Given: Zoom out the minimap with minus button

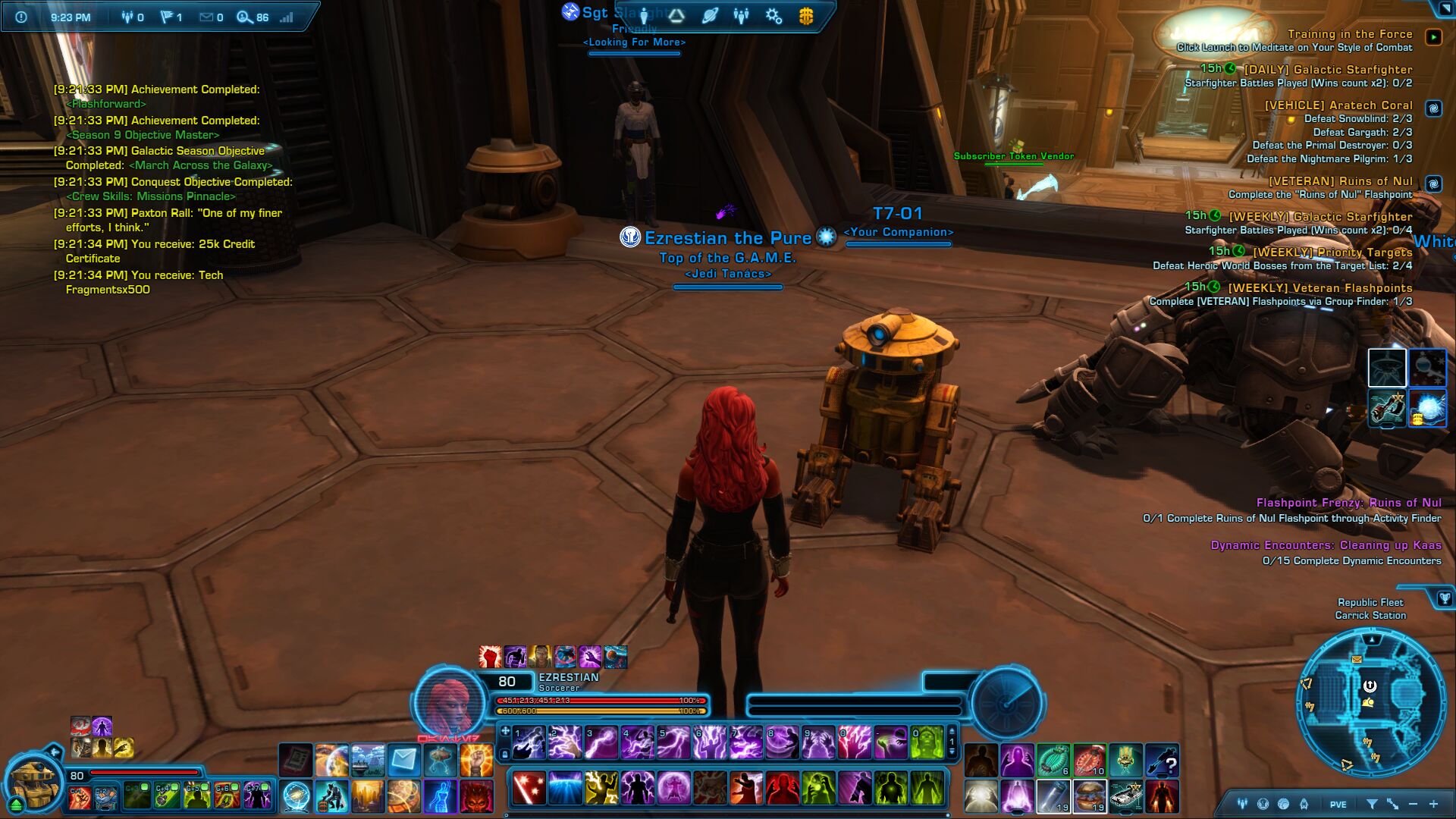Looking at the screenshot, I should coord(1413,804).
